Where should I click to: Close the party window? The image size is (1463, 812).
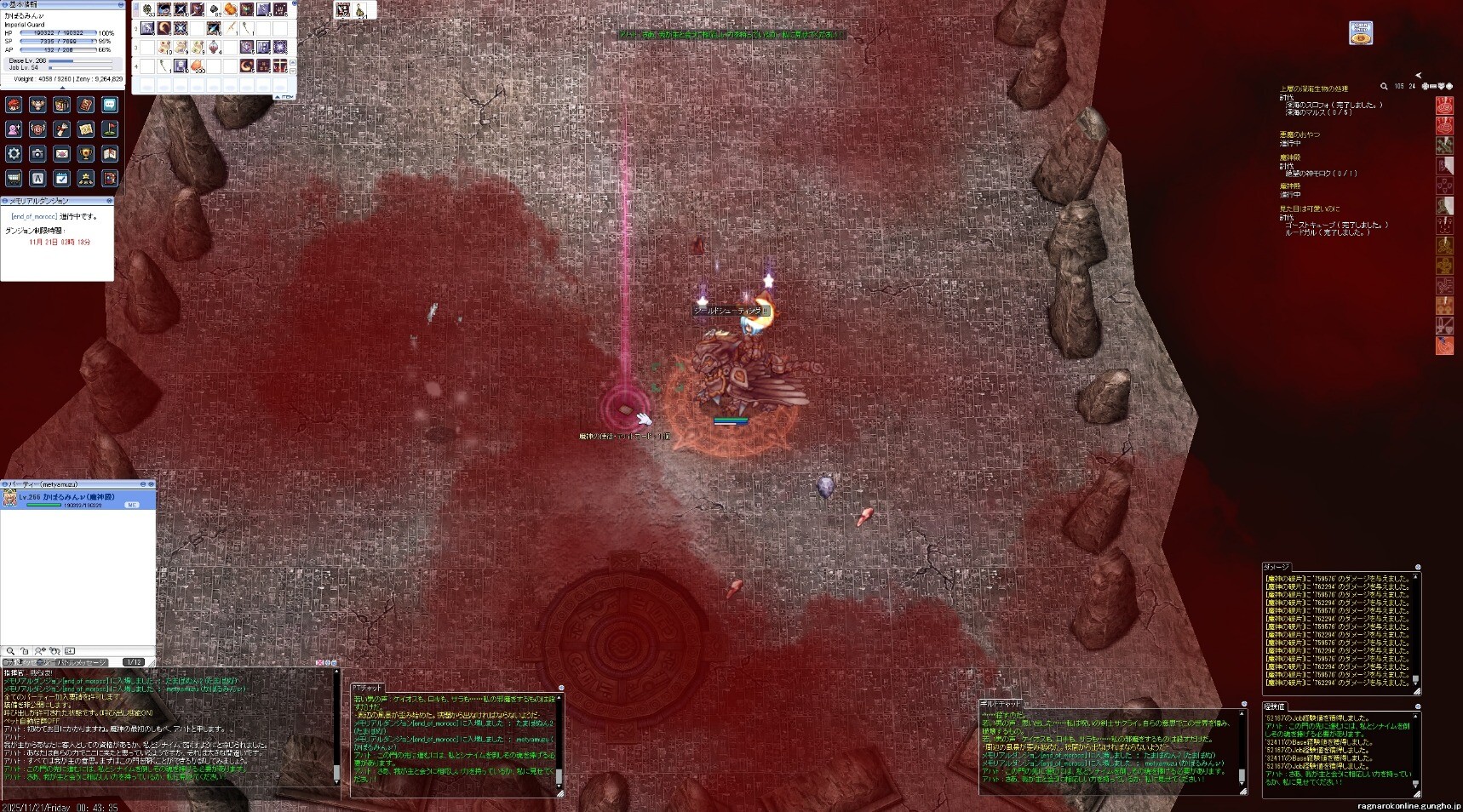click(152, 483)
